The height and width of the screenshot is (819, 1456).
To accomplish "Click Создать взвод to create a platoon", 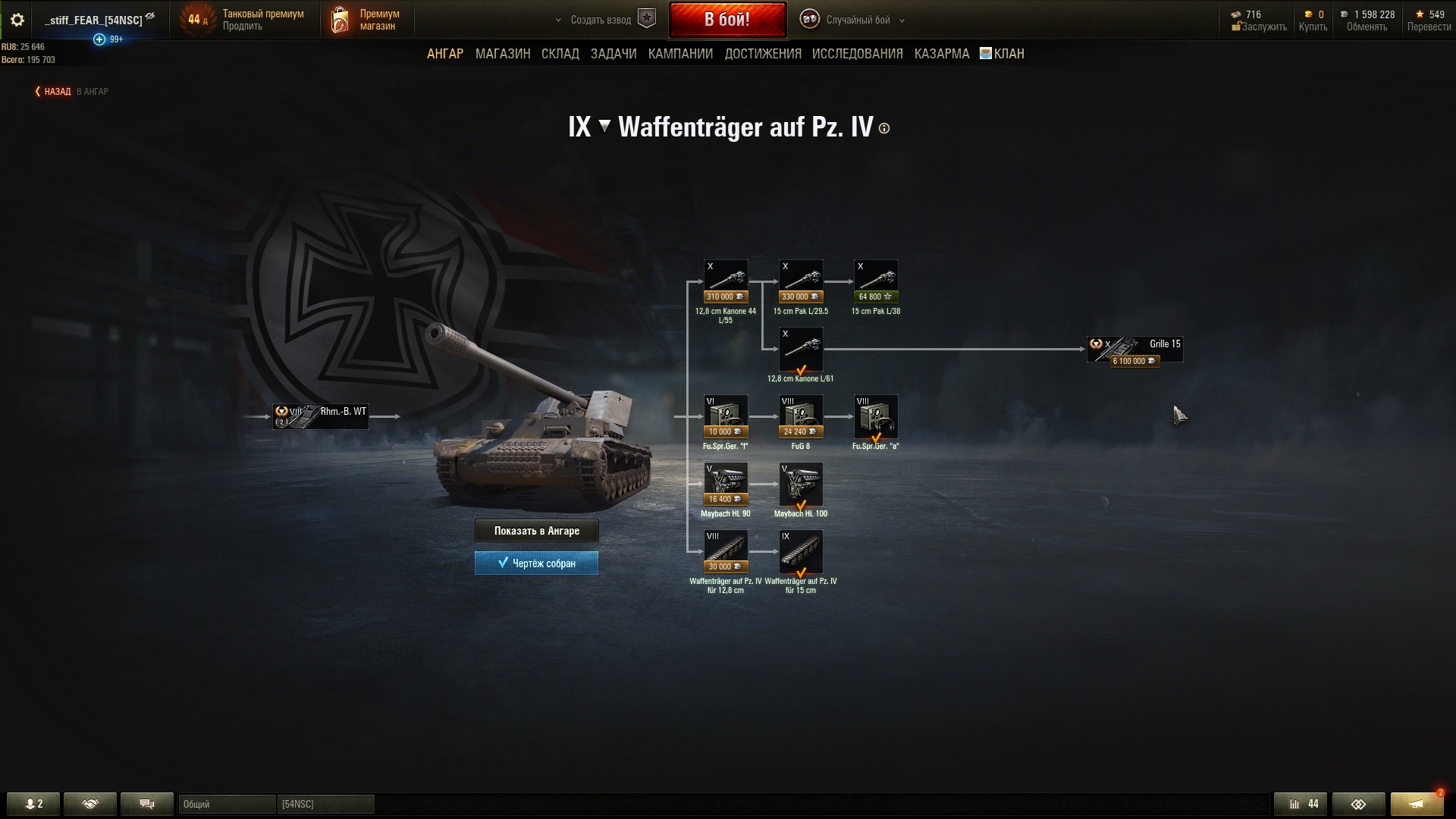I will [x=601, y=20].
